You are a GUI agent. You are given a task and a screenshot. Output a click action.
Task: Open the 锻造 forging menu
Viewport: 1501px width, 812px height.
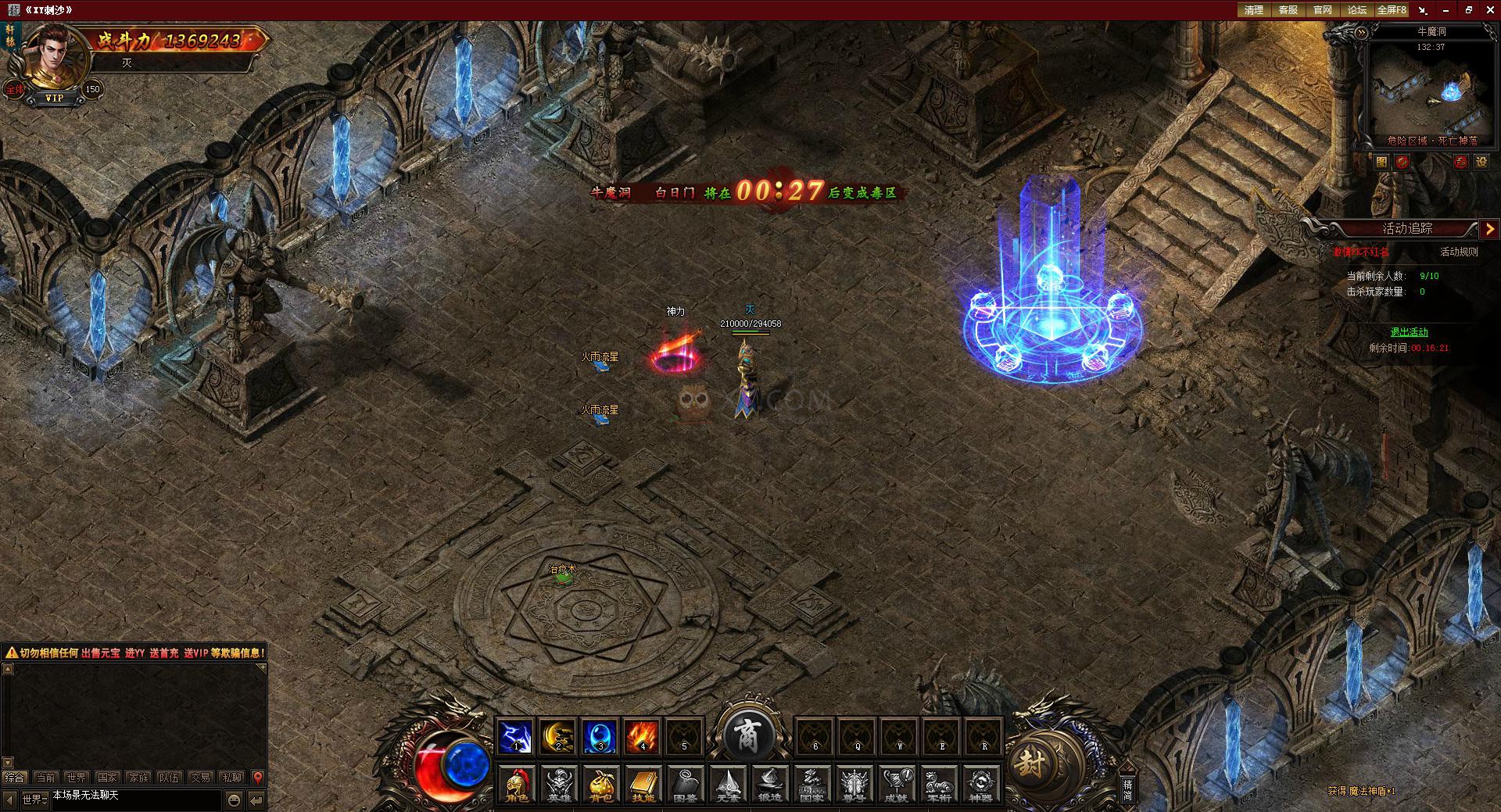click(770, 784)
